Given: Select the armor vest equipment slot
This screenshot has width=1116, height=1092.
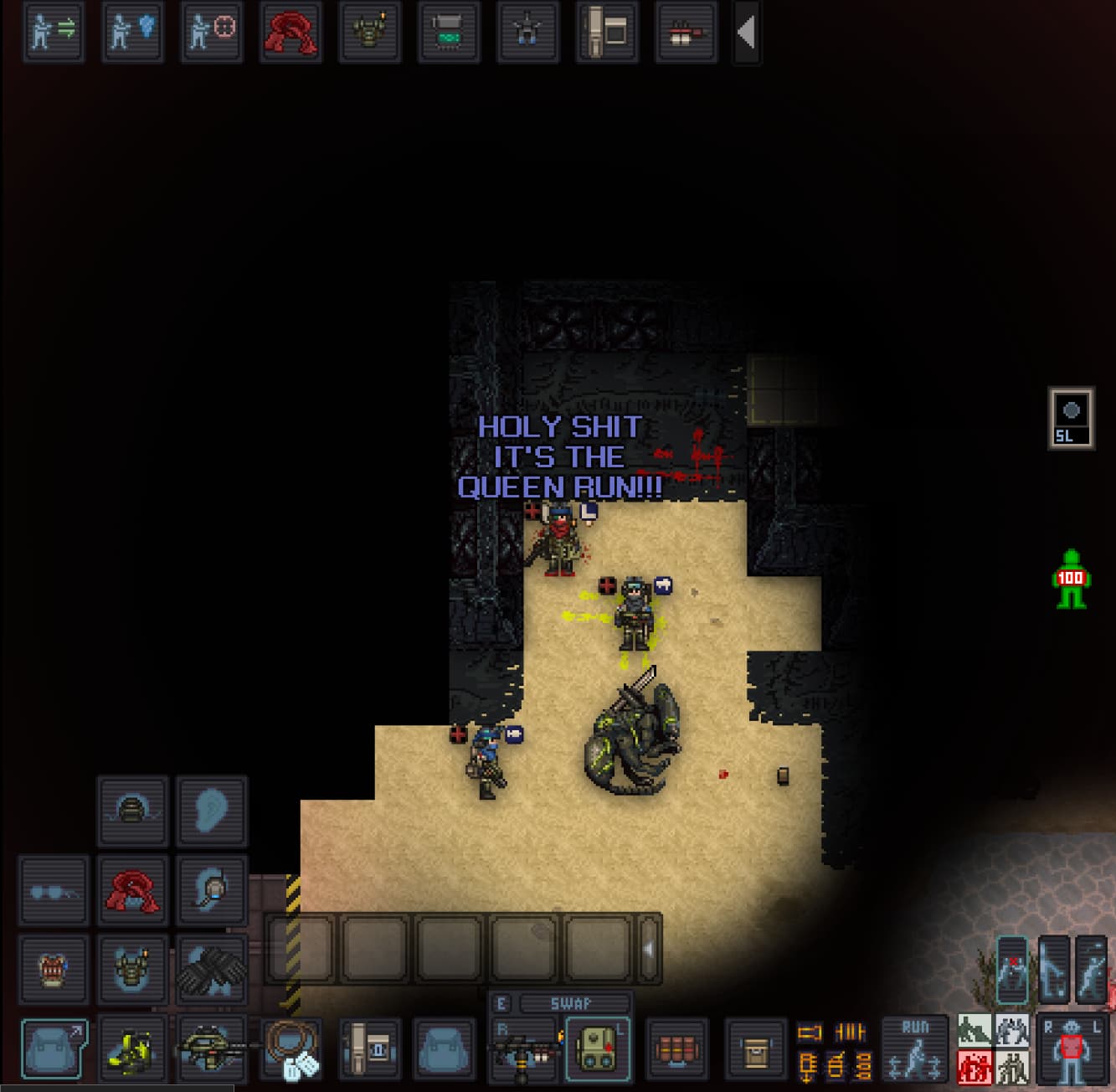Looking at the screenshot, I should (x=132, y=969).
